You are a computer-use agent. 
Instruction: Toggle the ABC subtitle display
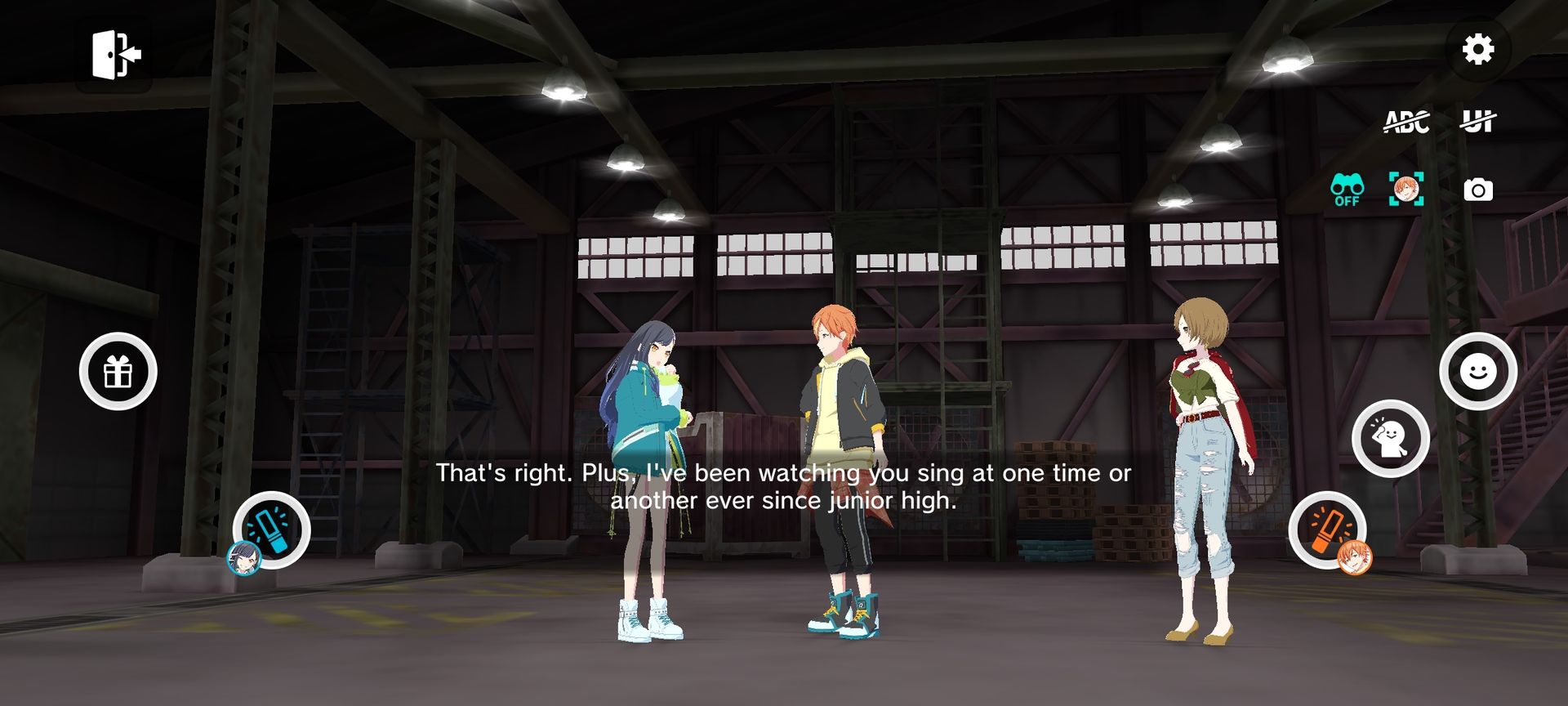click(x=1406, y=122)
